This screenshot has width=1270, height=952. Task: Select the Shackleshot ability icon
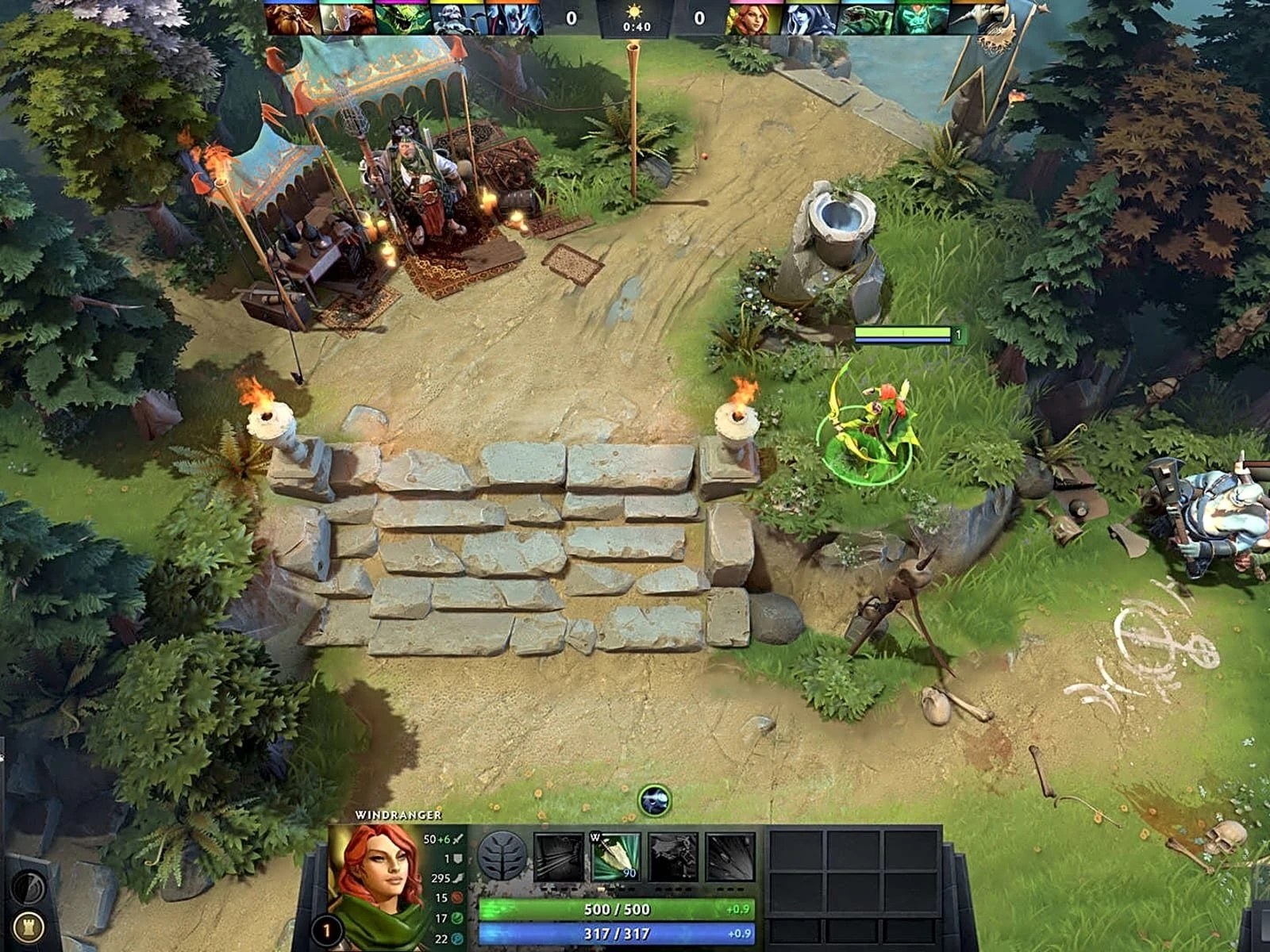tap(558, 856)
